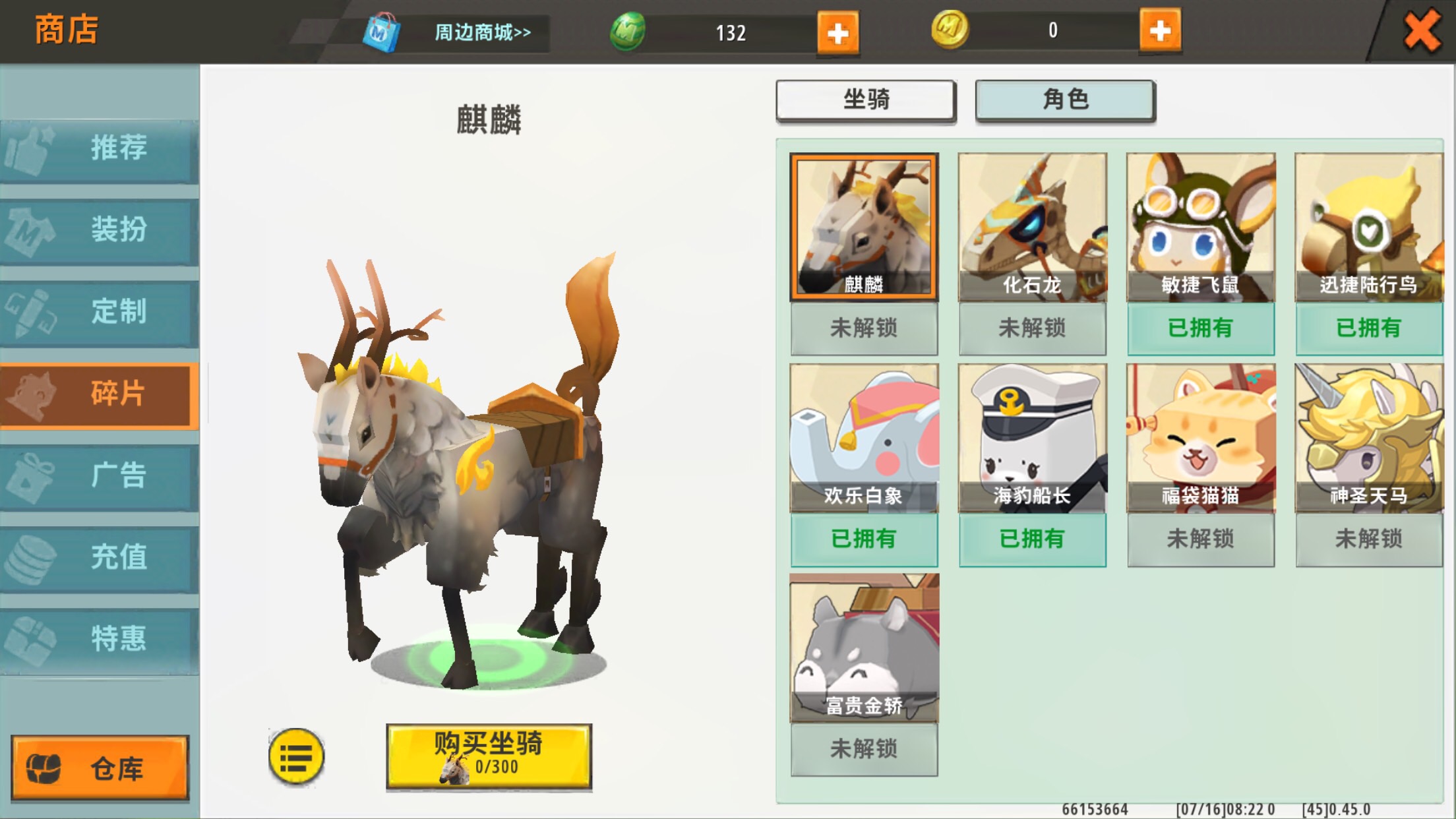Open the 充值 recharge category

(x=100, y=557)
